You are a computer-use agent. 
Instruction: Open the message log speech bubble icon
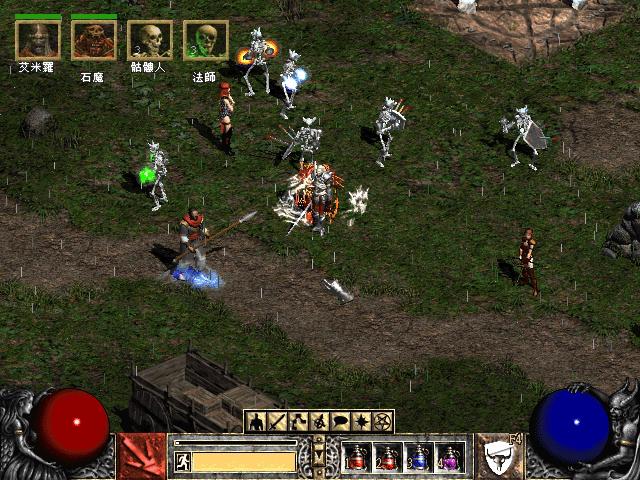point(340,421)
